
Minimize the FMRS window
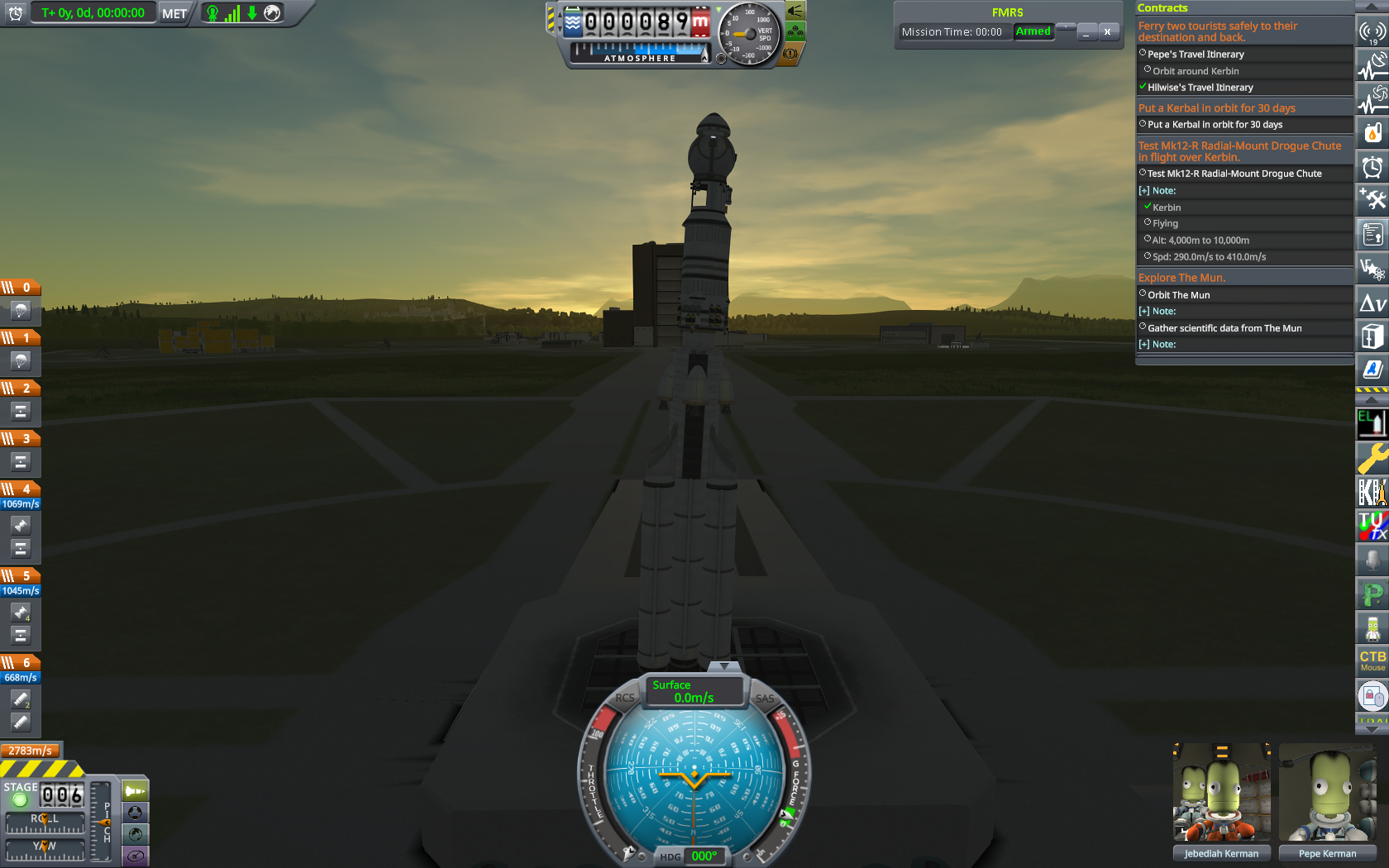(x=1086, y=31)
